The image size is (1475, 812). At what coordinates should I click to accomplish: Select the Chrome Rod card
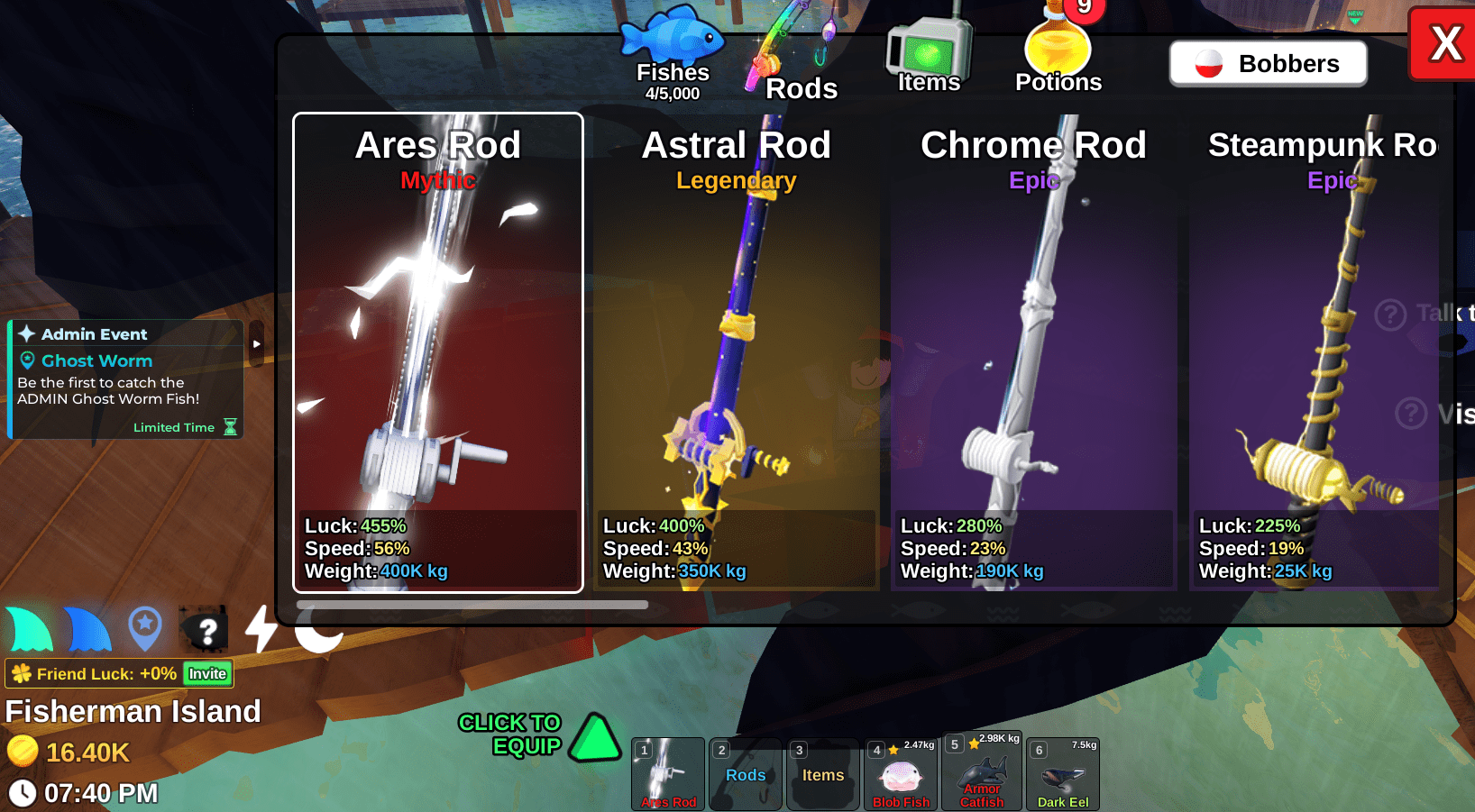pos(1033,352)
